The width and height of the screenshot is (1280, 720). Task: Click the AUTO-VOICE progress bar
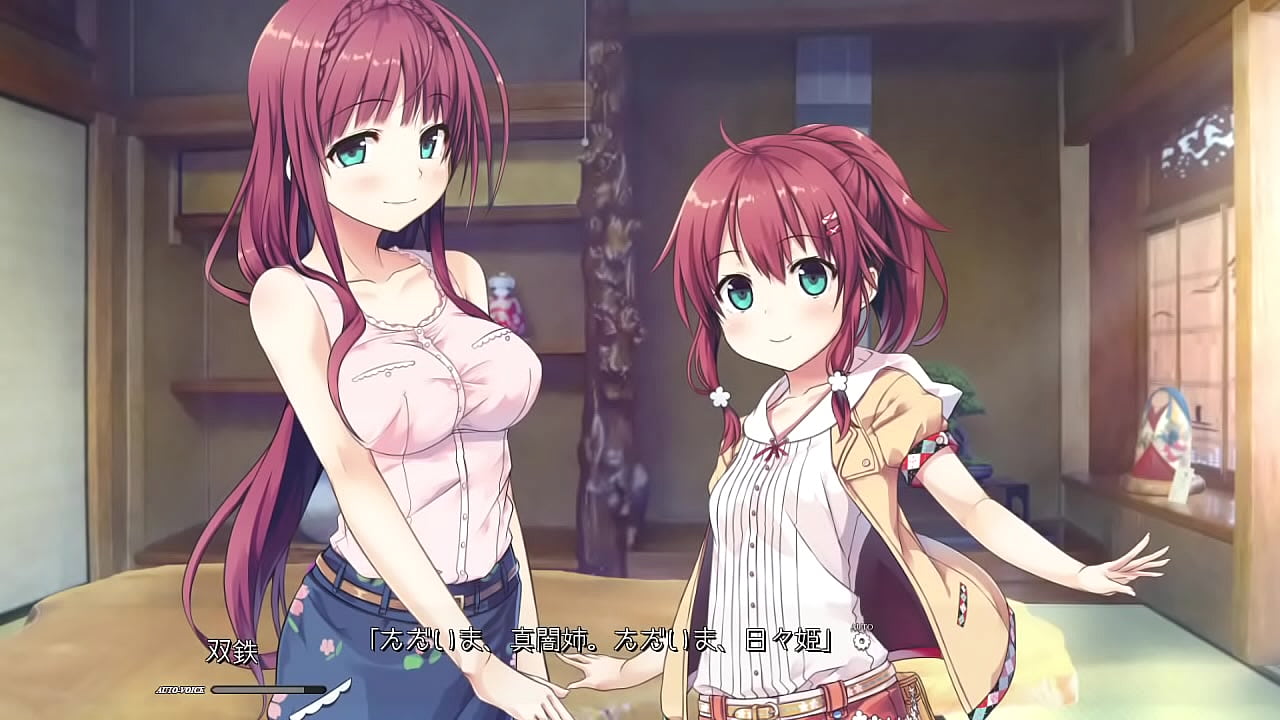click(268, 689)
